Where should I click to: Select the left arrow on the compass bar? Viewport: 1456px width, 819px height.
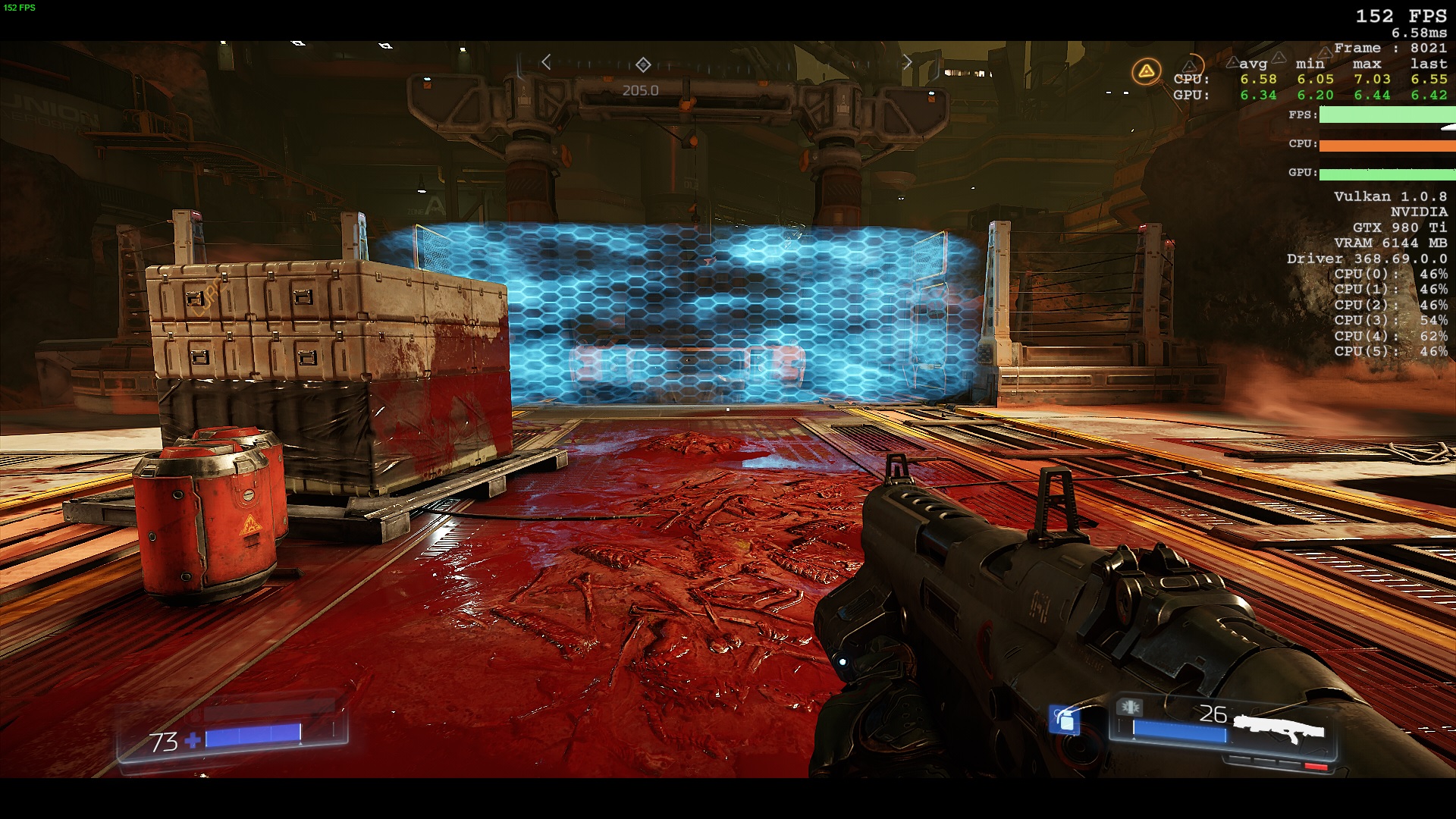(546, 62)
